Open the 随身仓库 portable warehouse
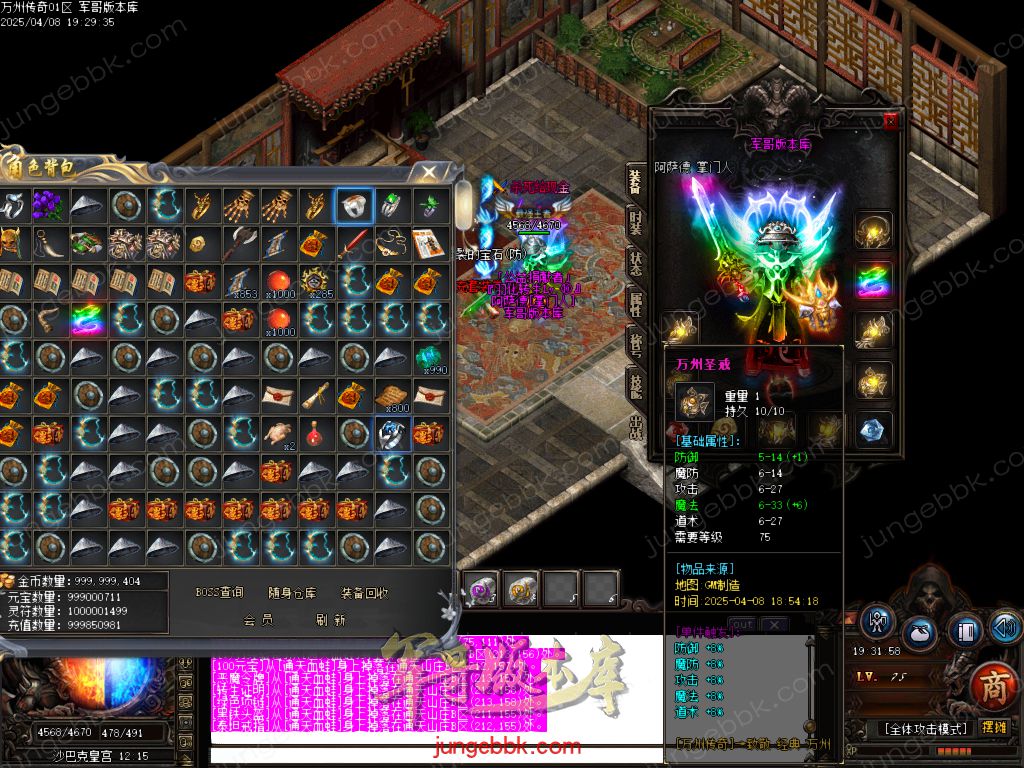The height and width of the screenshot is (768, 1024). (x=292, y=593)
